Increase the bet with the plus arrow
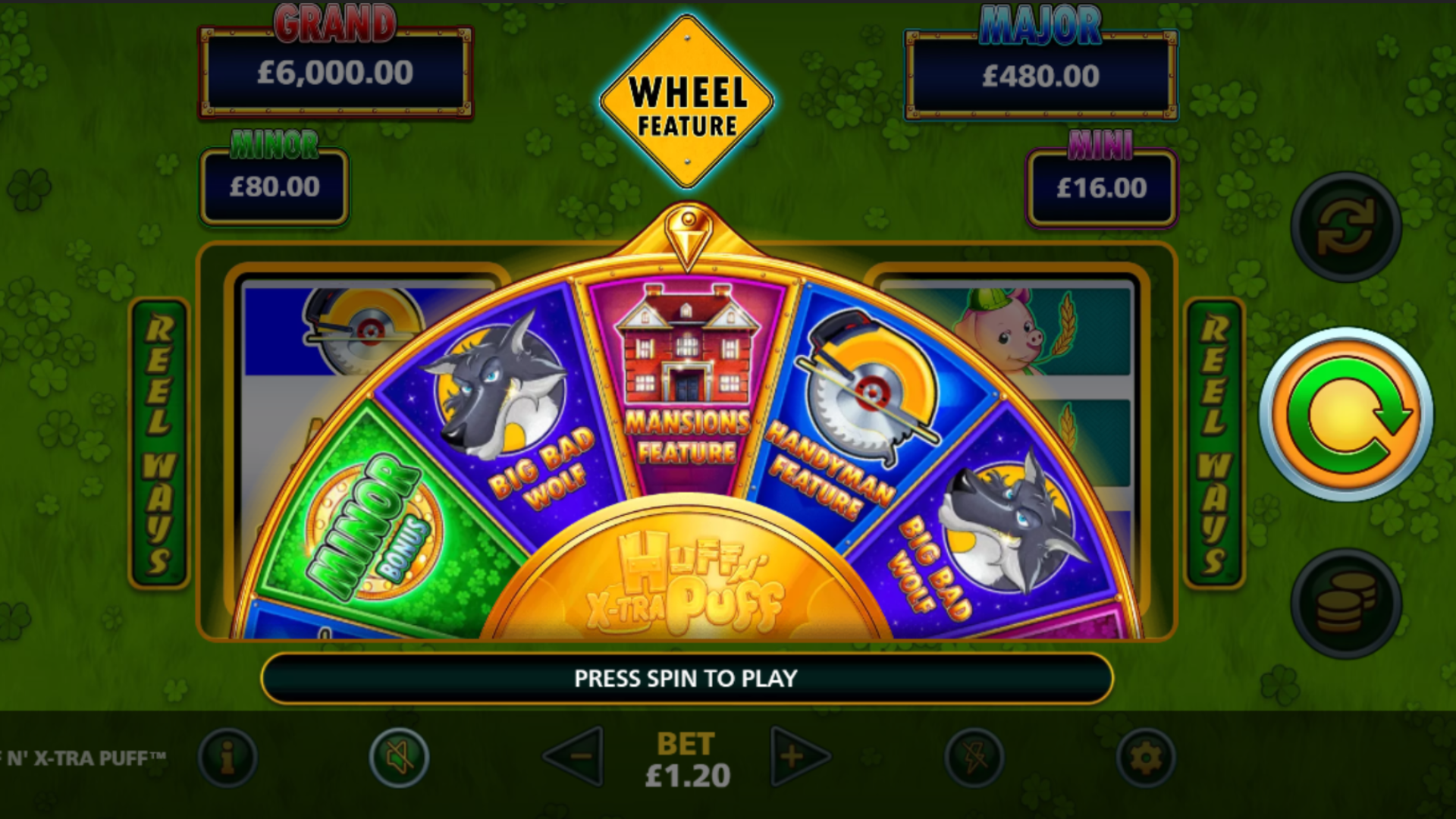Viewport: 1456px width, 819px height. (x=797, y=756)
